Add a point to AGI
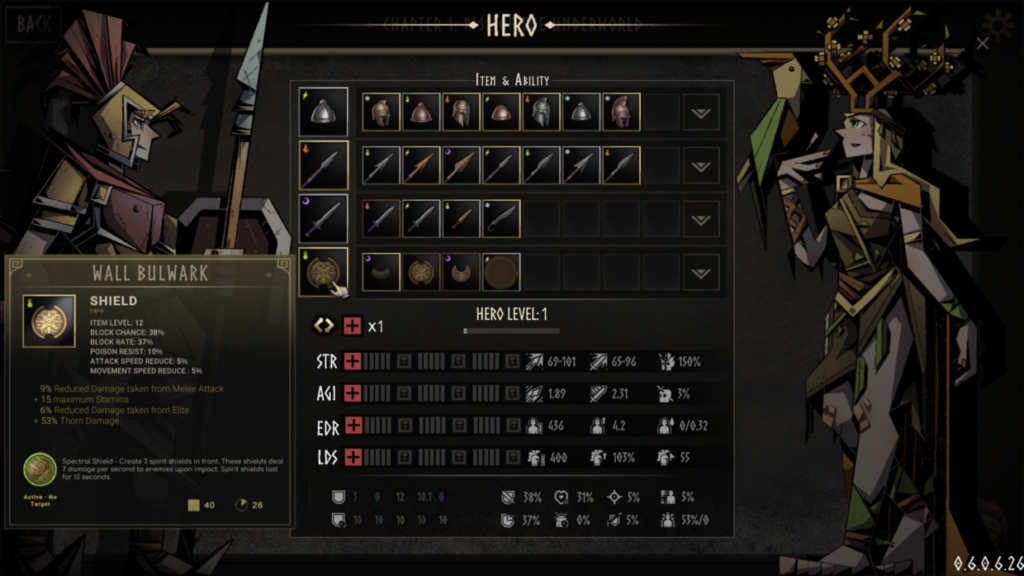The height and width of the screenshot is (576, 1024). 352,393
